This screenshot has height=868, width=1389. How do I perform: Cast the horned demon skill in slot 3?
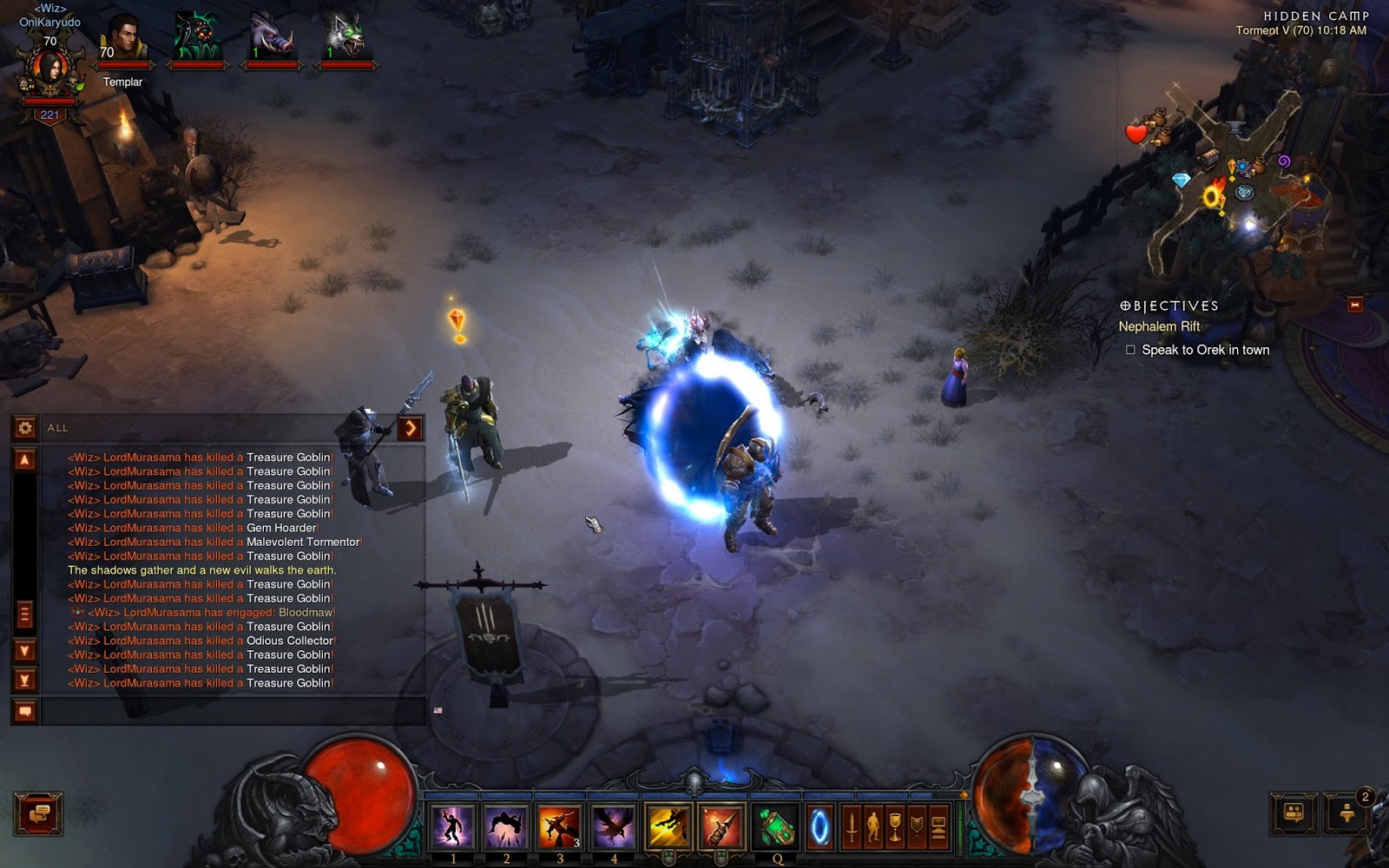coord(560,825)
